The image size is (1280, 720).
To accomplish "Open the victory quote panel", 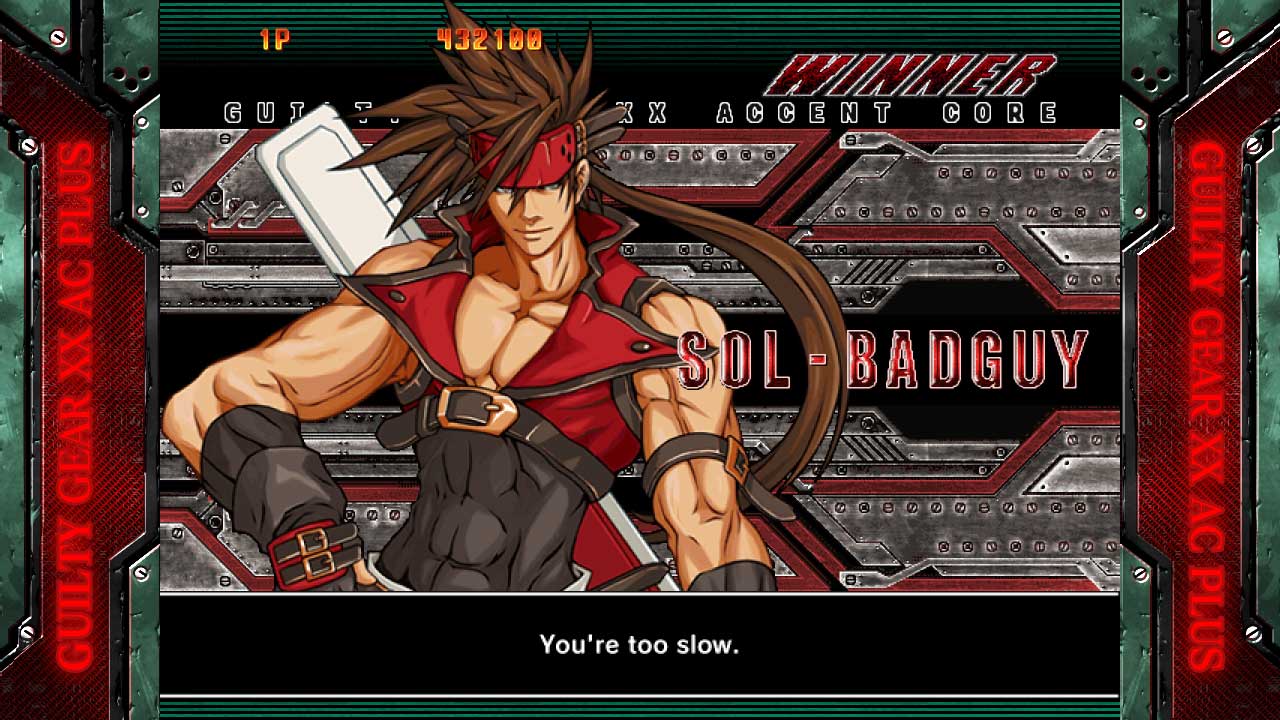I will (640, 647).
